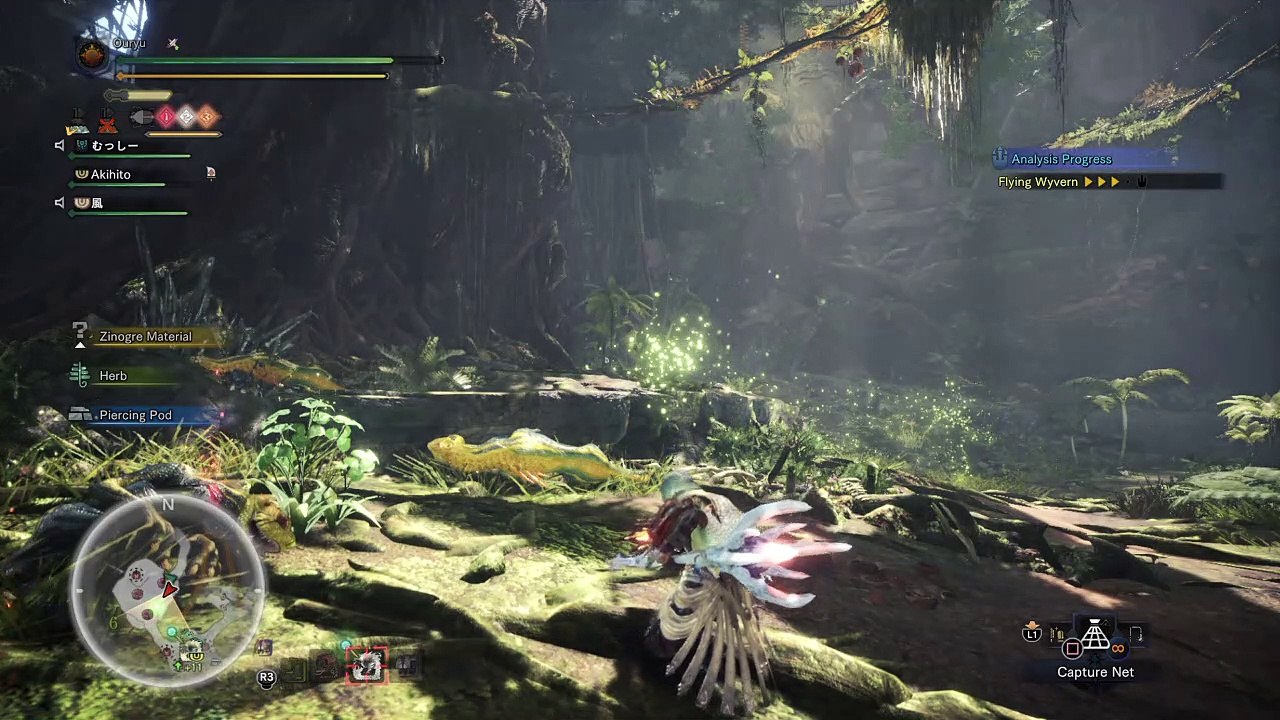Click the red kinsect extract diamond
This screenshot has width=1280, height=720.
point(166,117)
